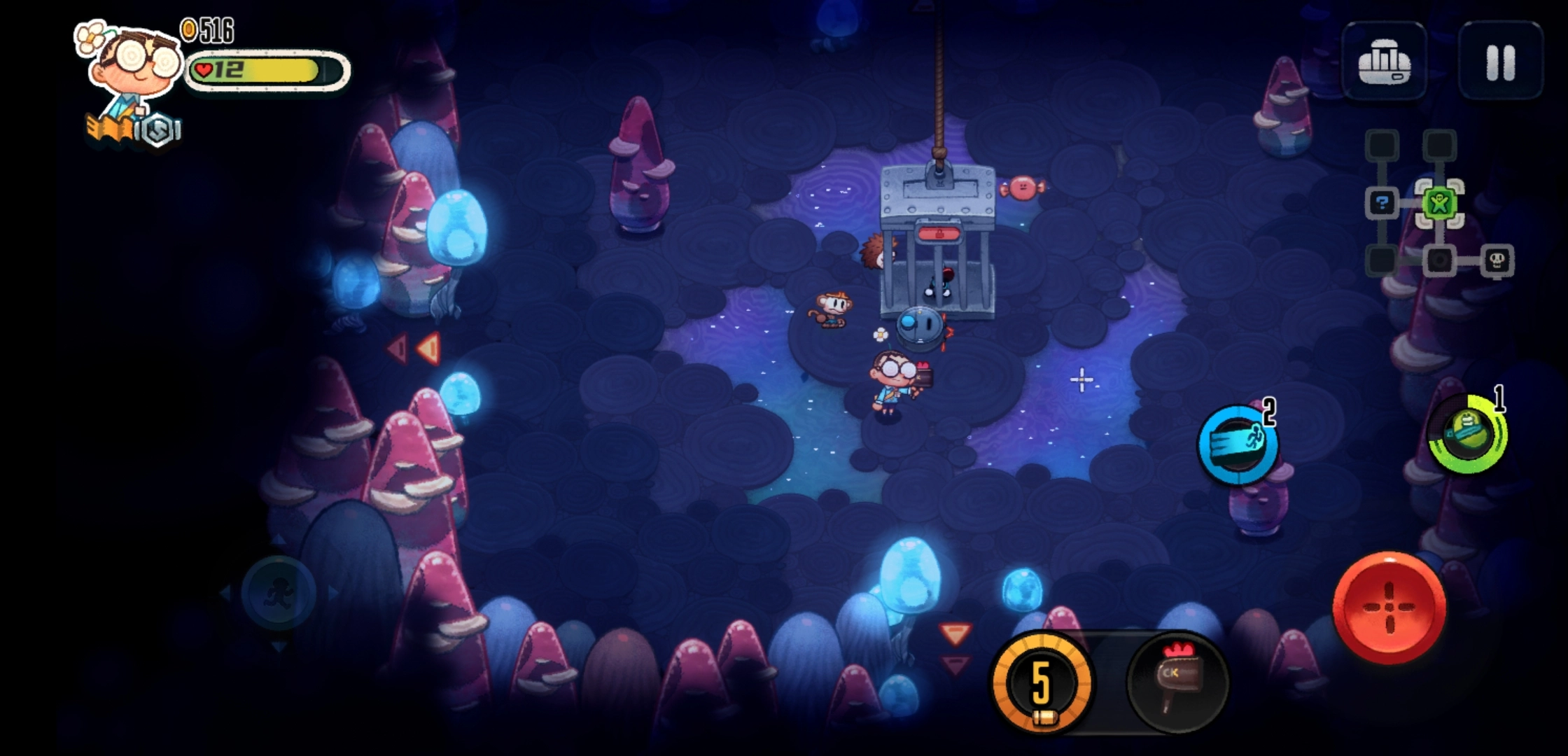
Task: Click the highlighted green current room marker
Action: pyautogui.click(x=1439, y=204)
